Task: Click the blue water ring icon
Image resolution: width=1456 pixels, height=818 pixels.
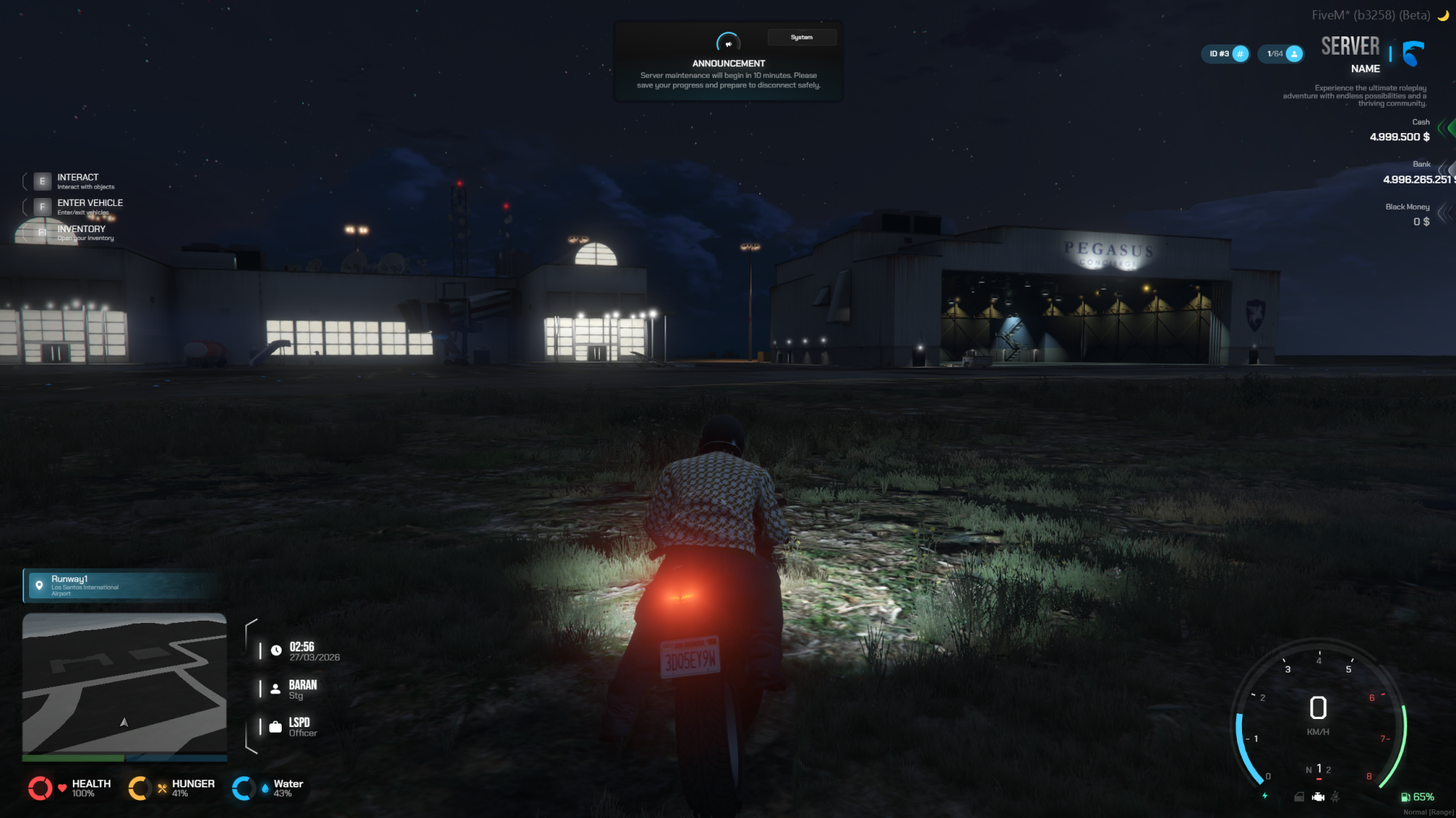Action: click(x=243, y=788)
